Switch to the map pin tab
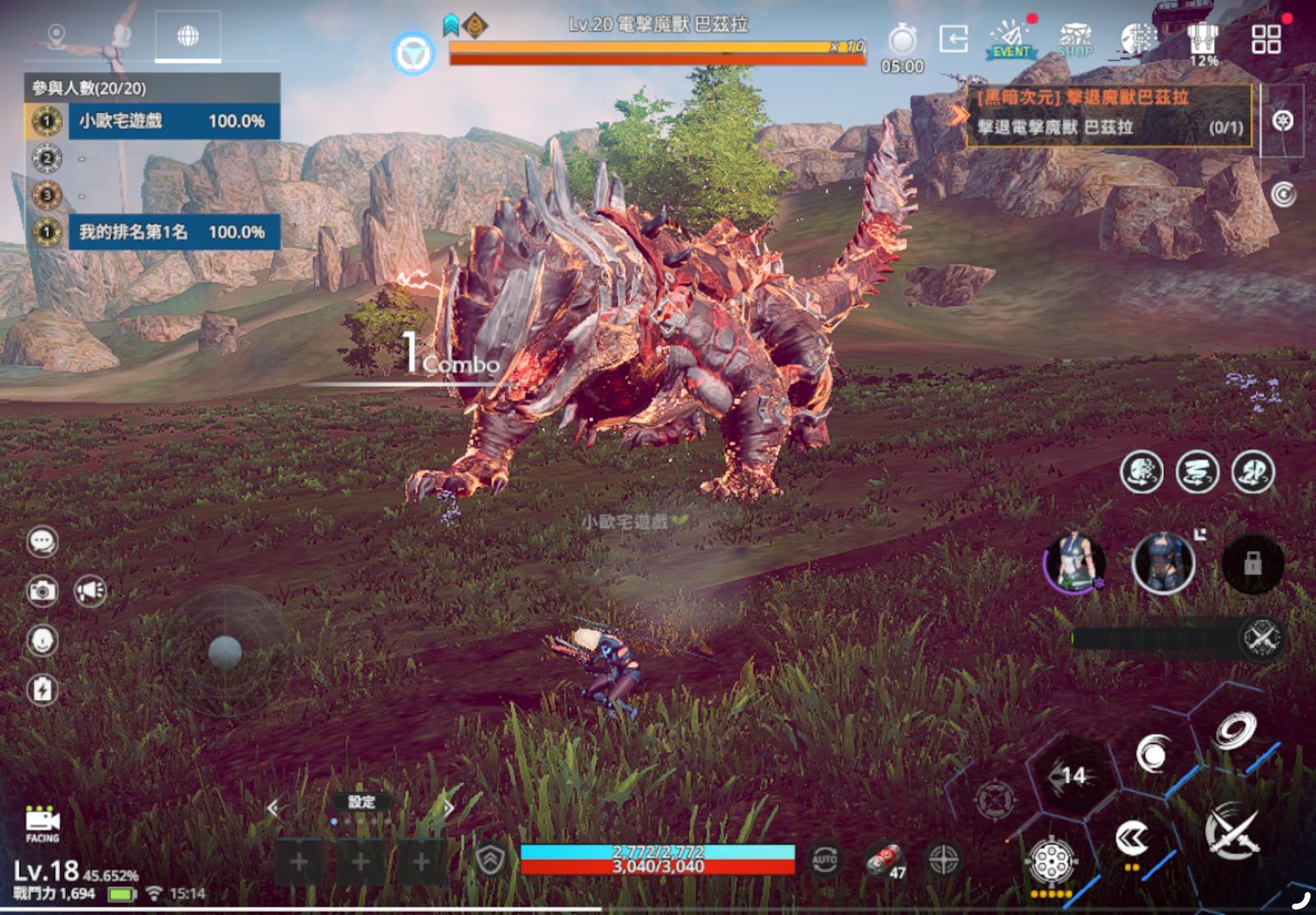Image resolution: width=1316 pixels, height=915 pixels. pos(56,36)
